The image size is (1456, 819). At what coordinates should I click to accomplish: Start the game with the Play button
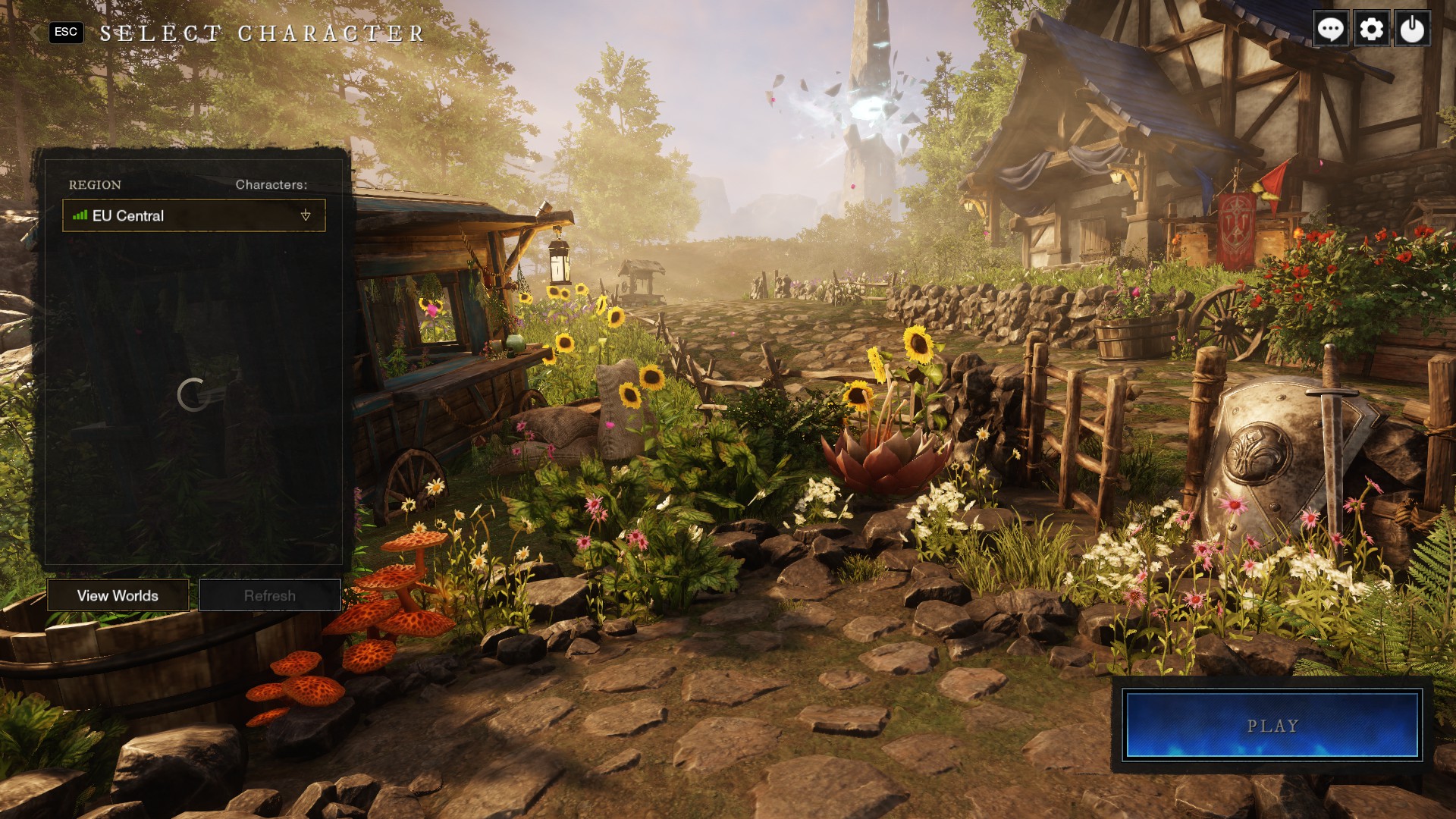[x=1272, y=725]
